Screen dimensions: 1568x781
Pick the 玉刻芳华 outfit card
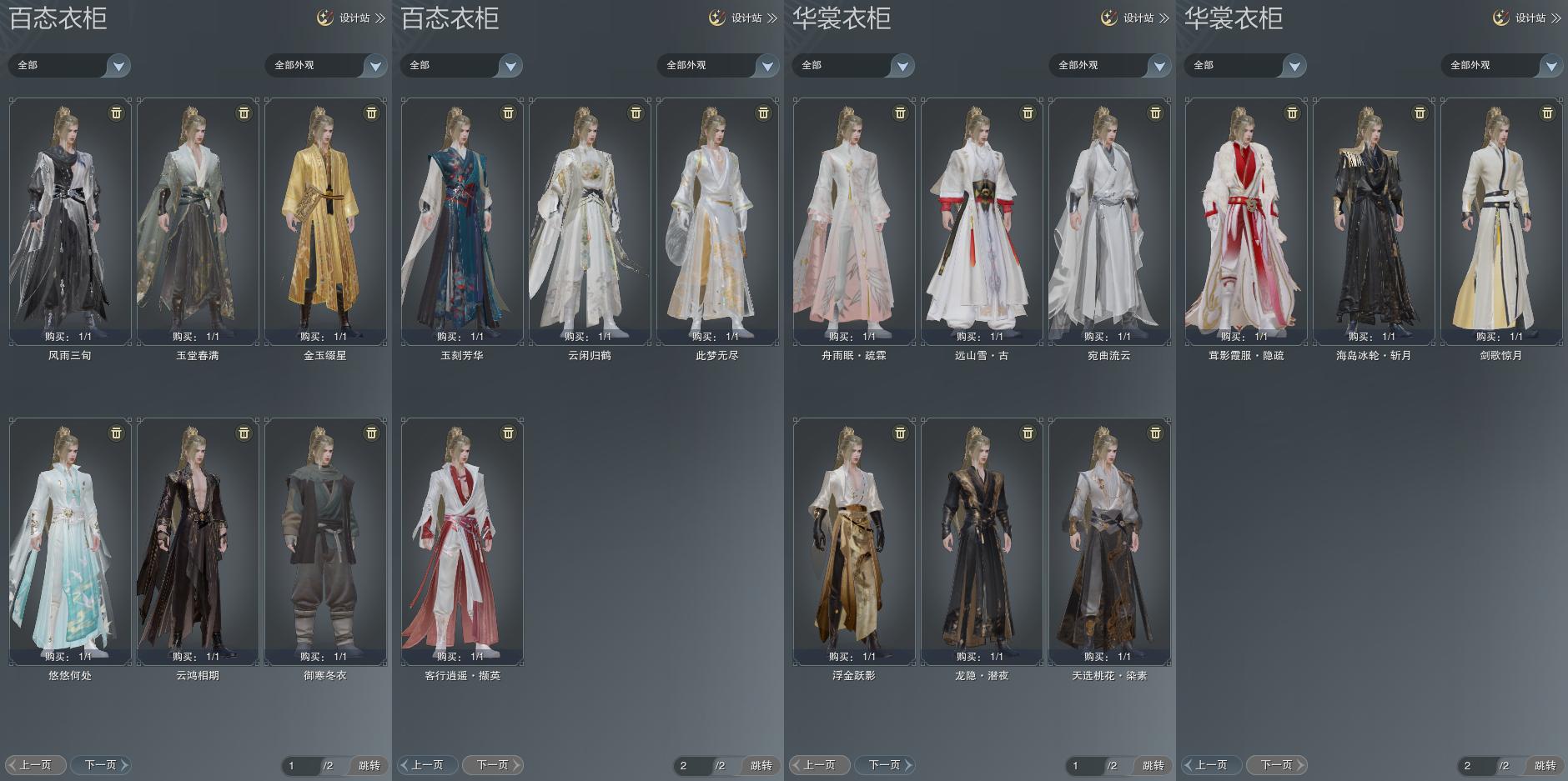(x=462, y=221)
